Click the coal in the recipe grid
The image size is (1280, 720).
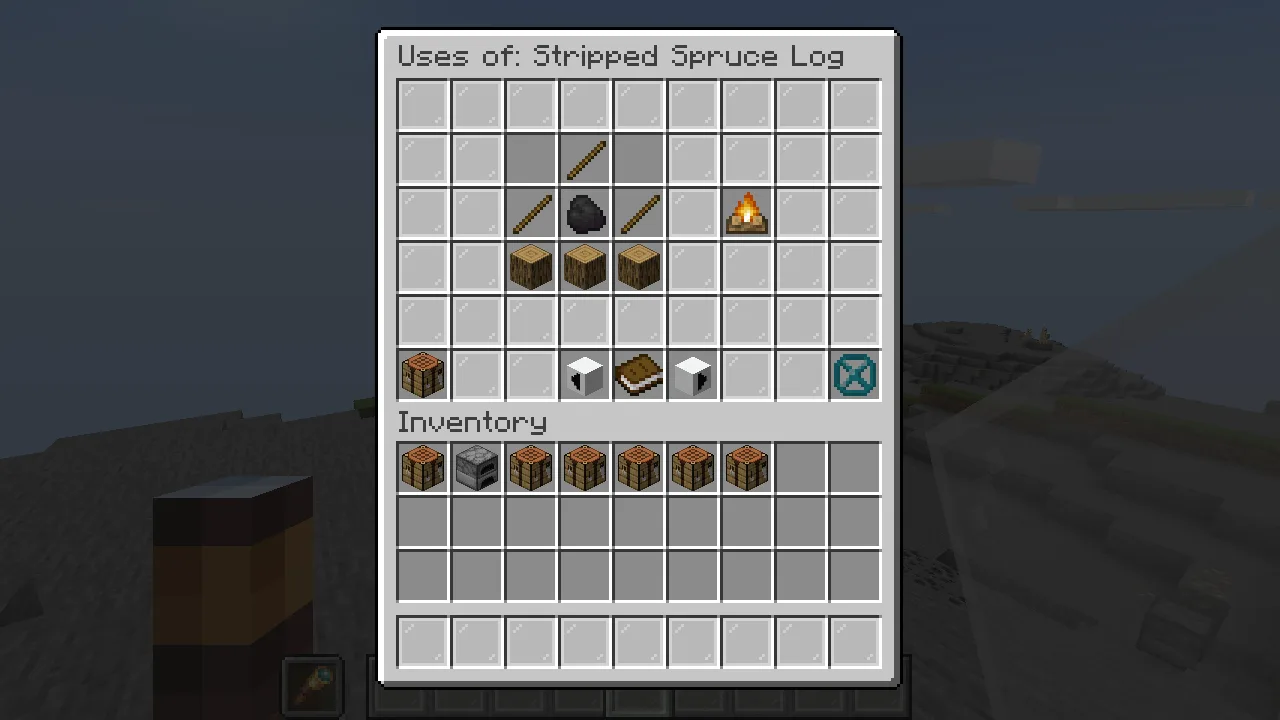click(585, 214)
